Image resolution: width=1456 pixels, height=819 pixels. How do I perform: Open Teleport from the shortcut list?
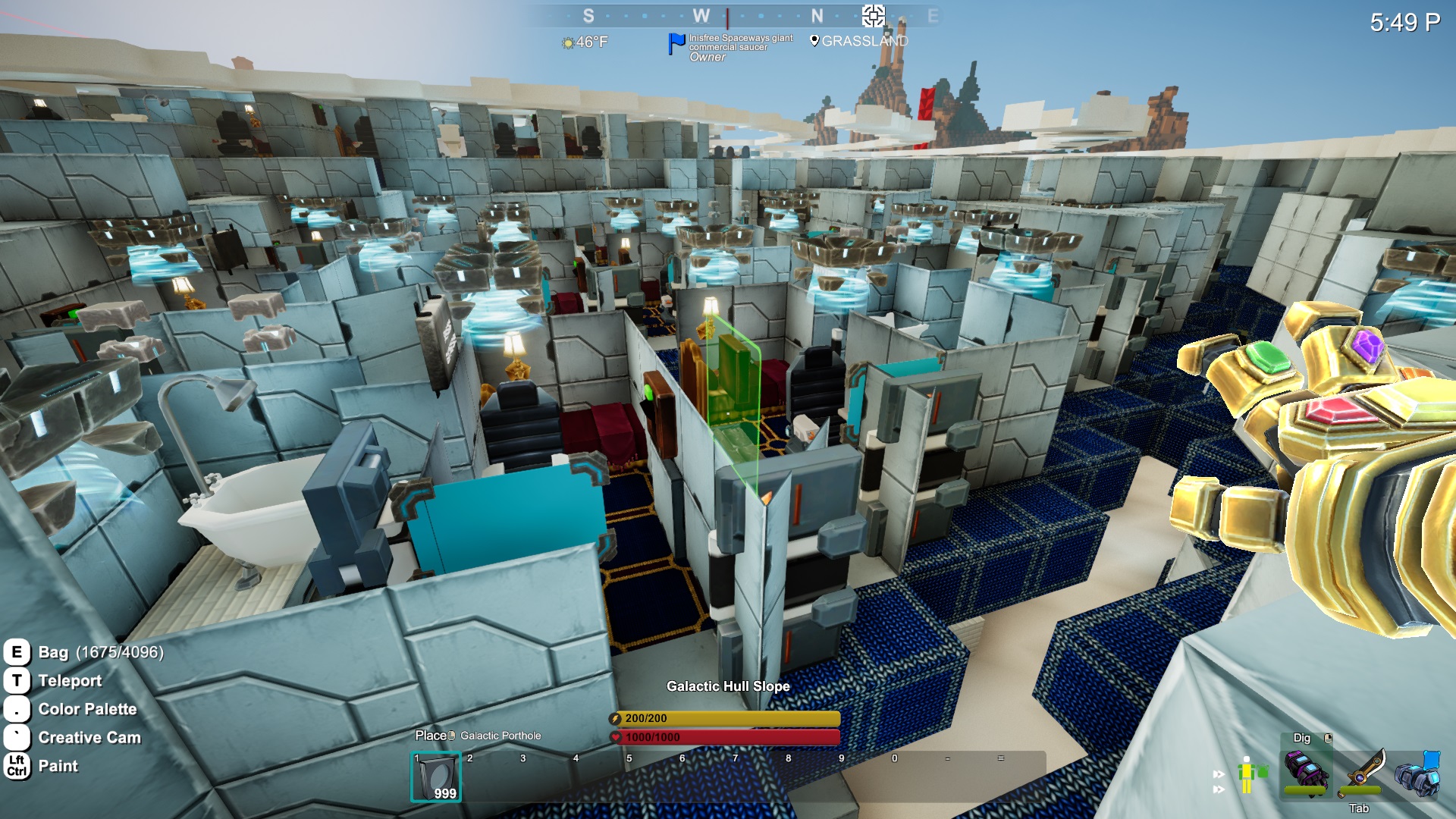tap(70, 681)
